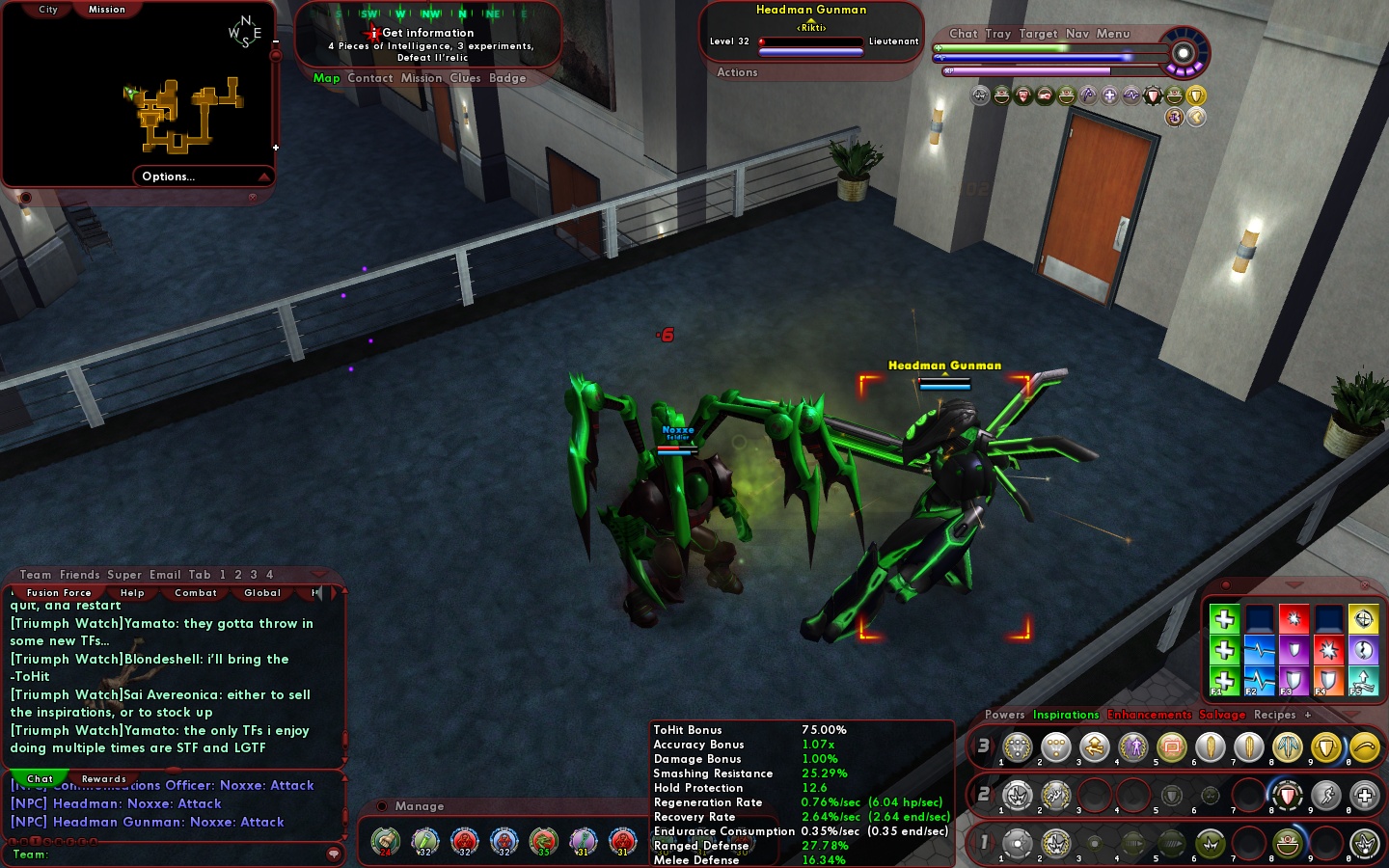
Task: Click the Manage button on the pet window
Action: click(420, 806)
